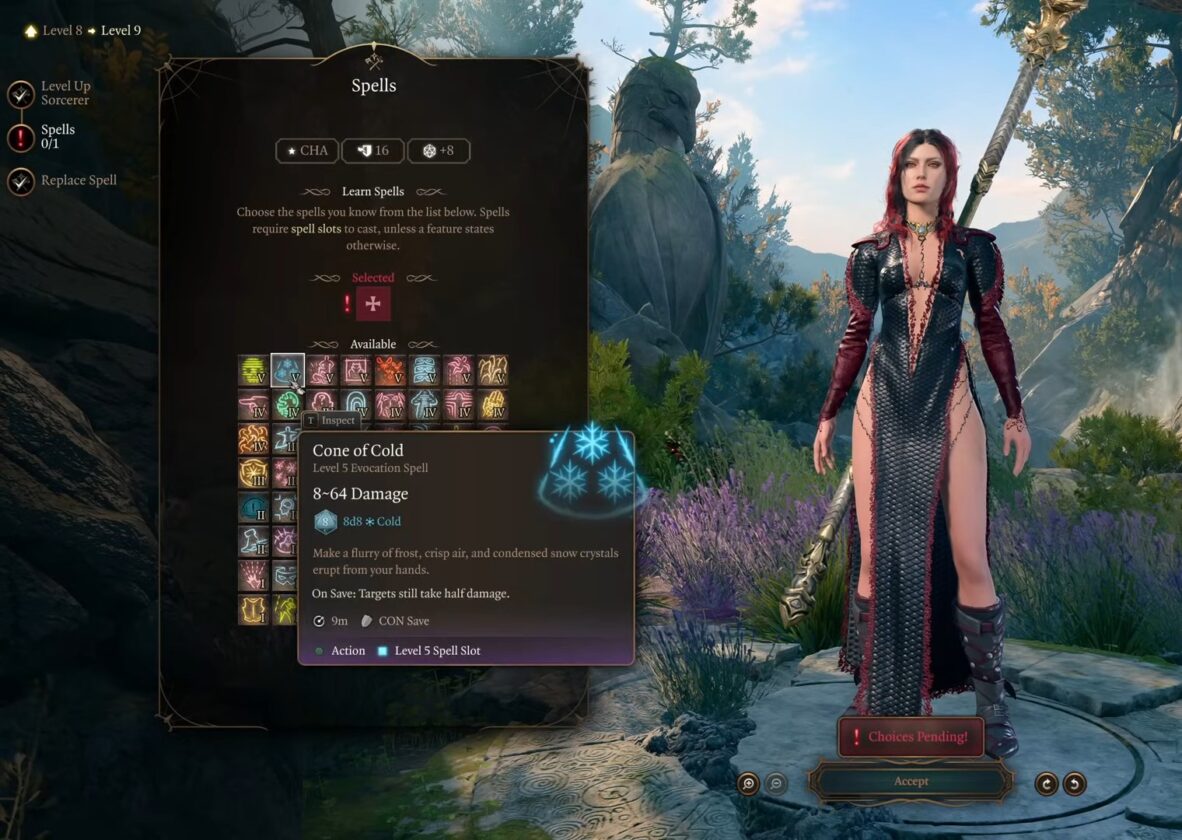Pick the orange tangled swirl level IV spell
Image resolution: width=1182 pixels, height=840 pixels.
point(254,439)
